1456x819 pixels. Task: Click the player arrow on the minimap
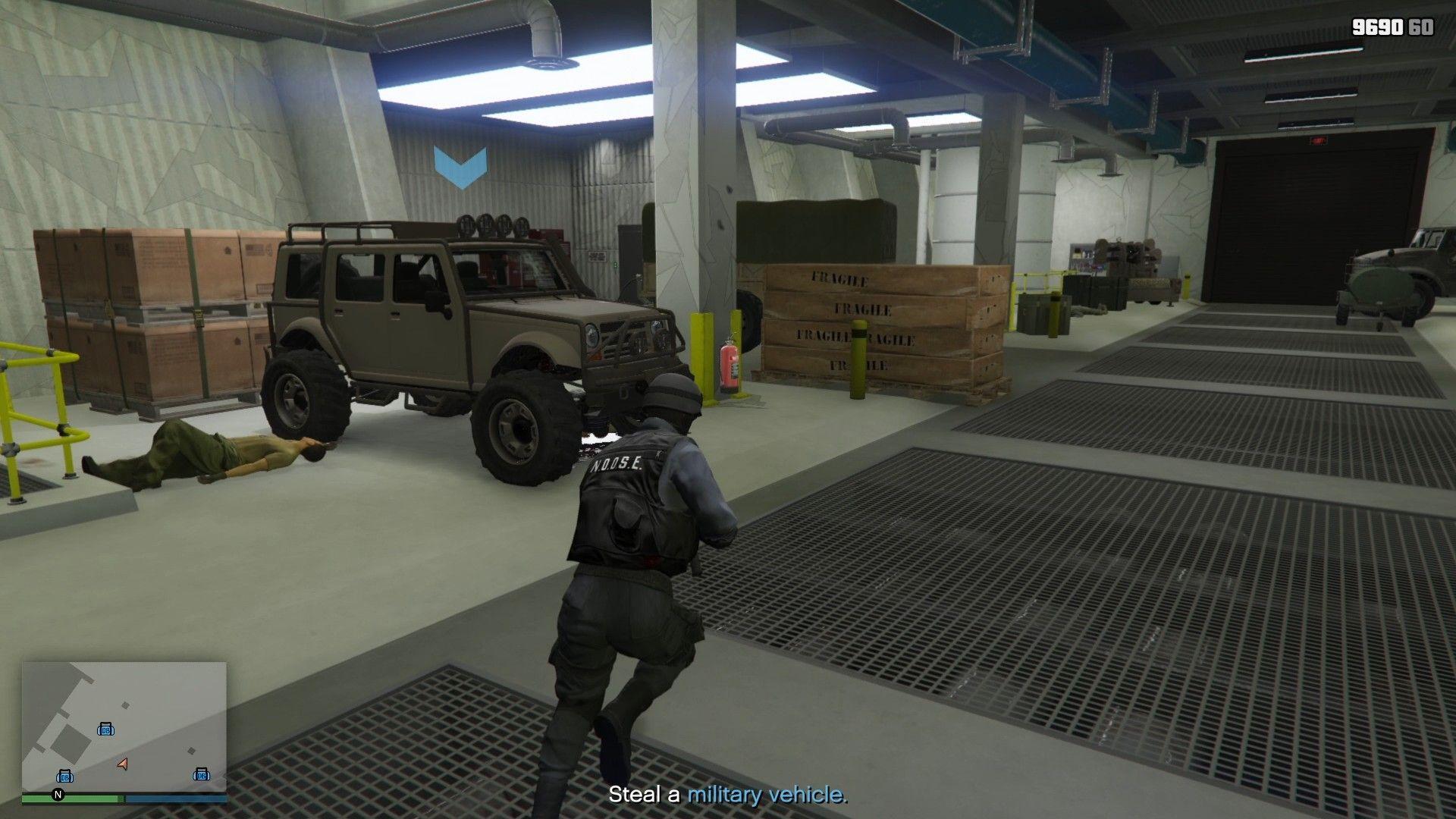(x=123, y=764)
